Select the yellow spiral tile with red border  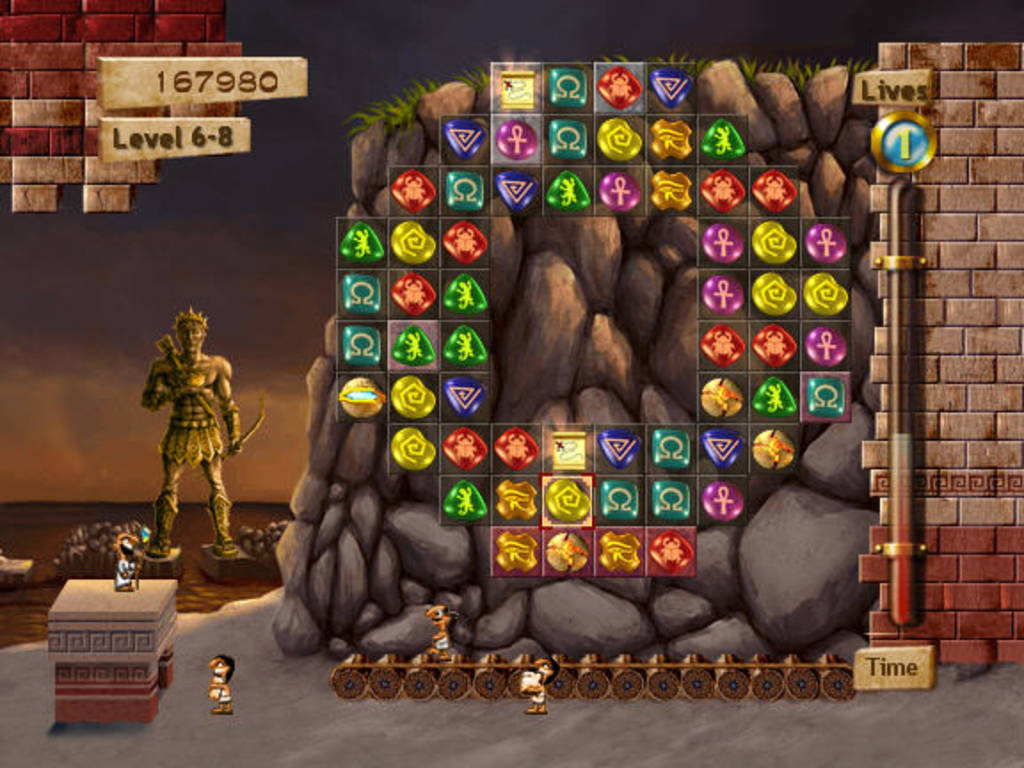point(567,500)
